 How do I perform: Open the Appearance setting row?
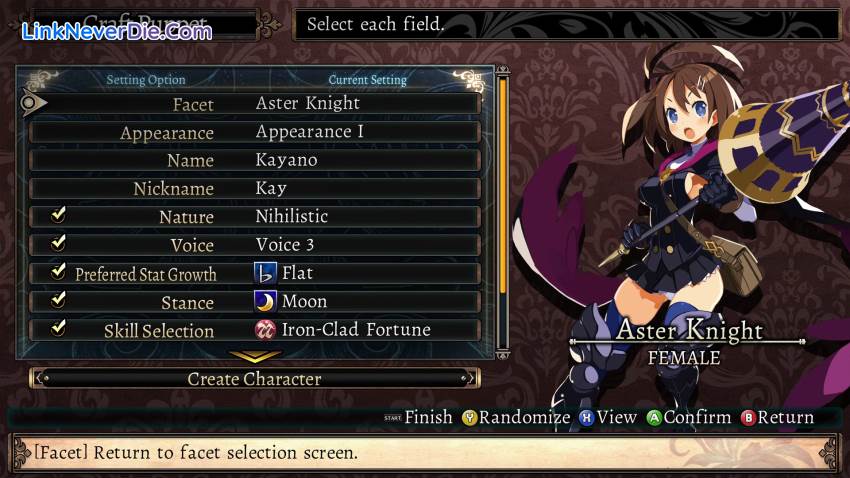[255, 132]
